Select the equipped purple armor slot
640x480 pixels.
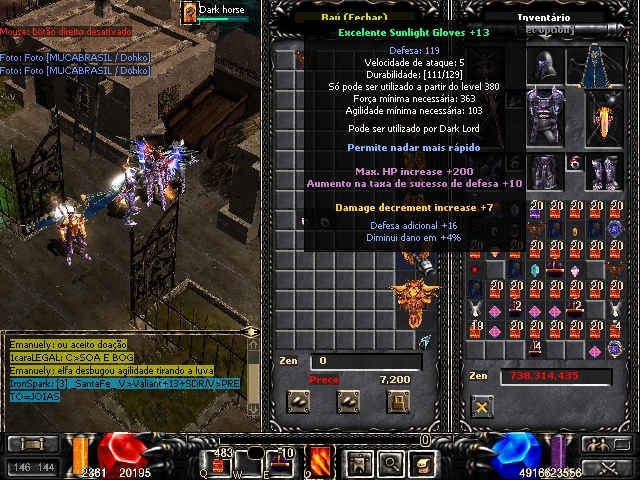(546, 115)
